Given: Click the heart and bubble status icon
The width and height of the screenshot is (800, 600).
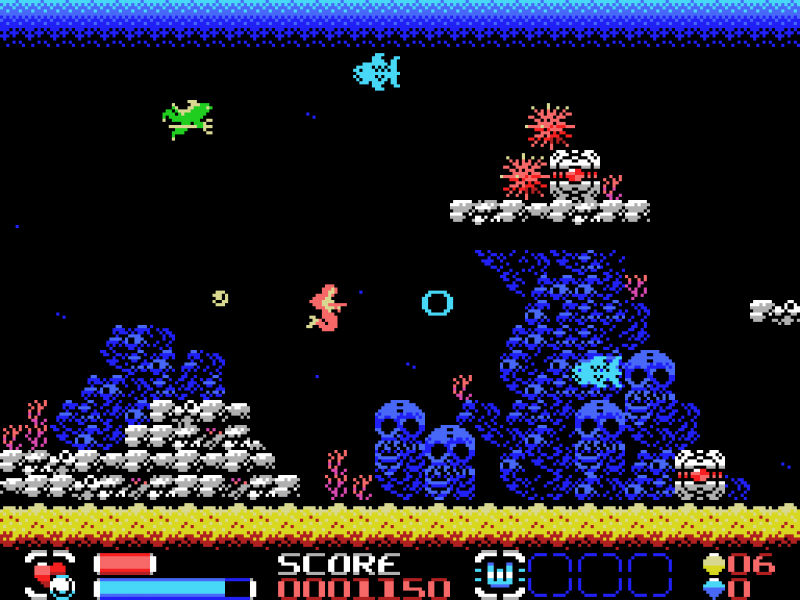Looking at the screenshot, I should tap(50, 575).
